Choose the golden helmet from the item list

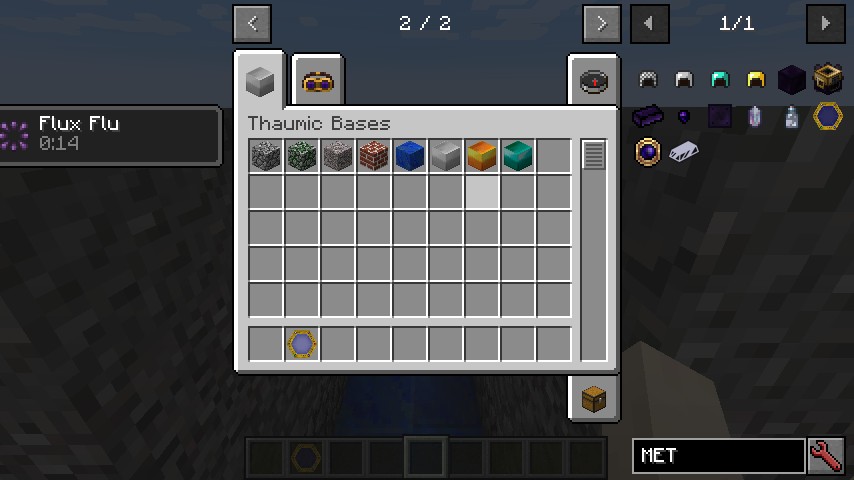coord(756,80)
